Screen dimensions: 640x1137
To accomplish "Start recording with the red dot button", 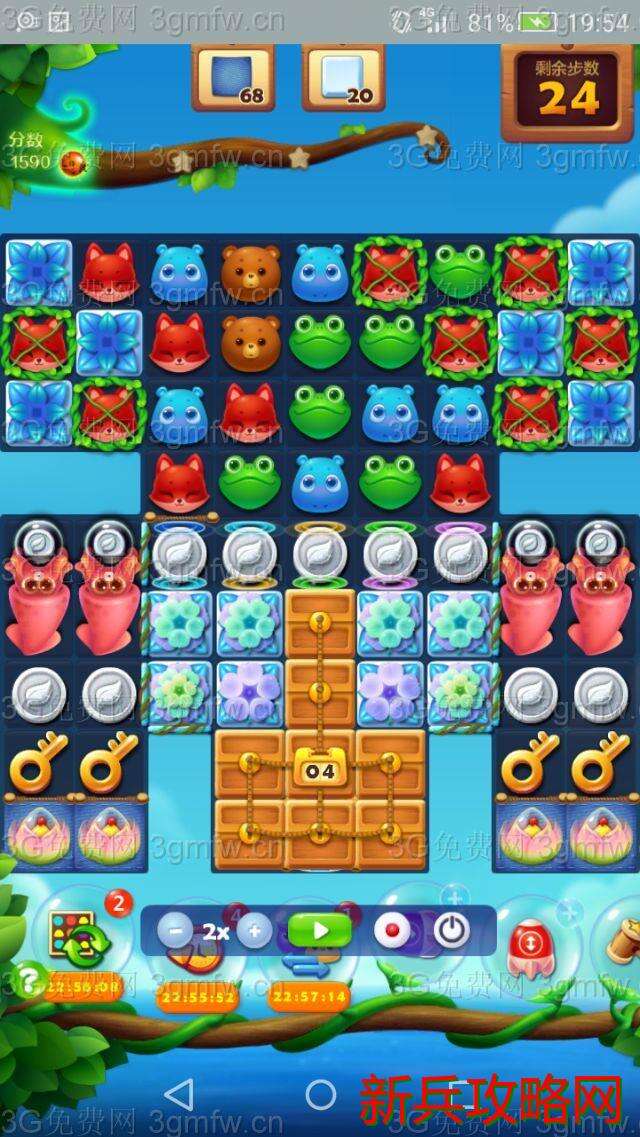I will 391,931.
